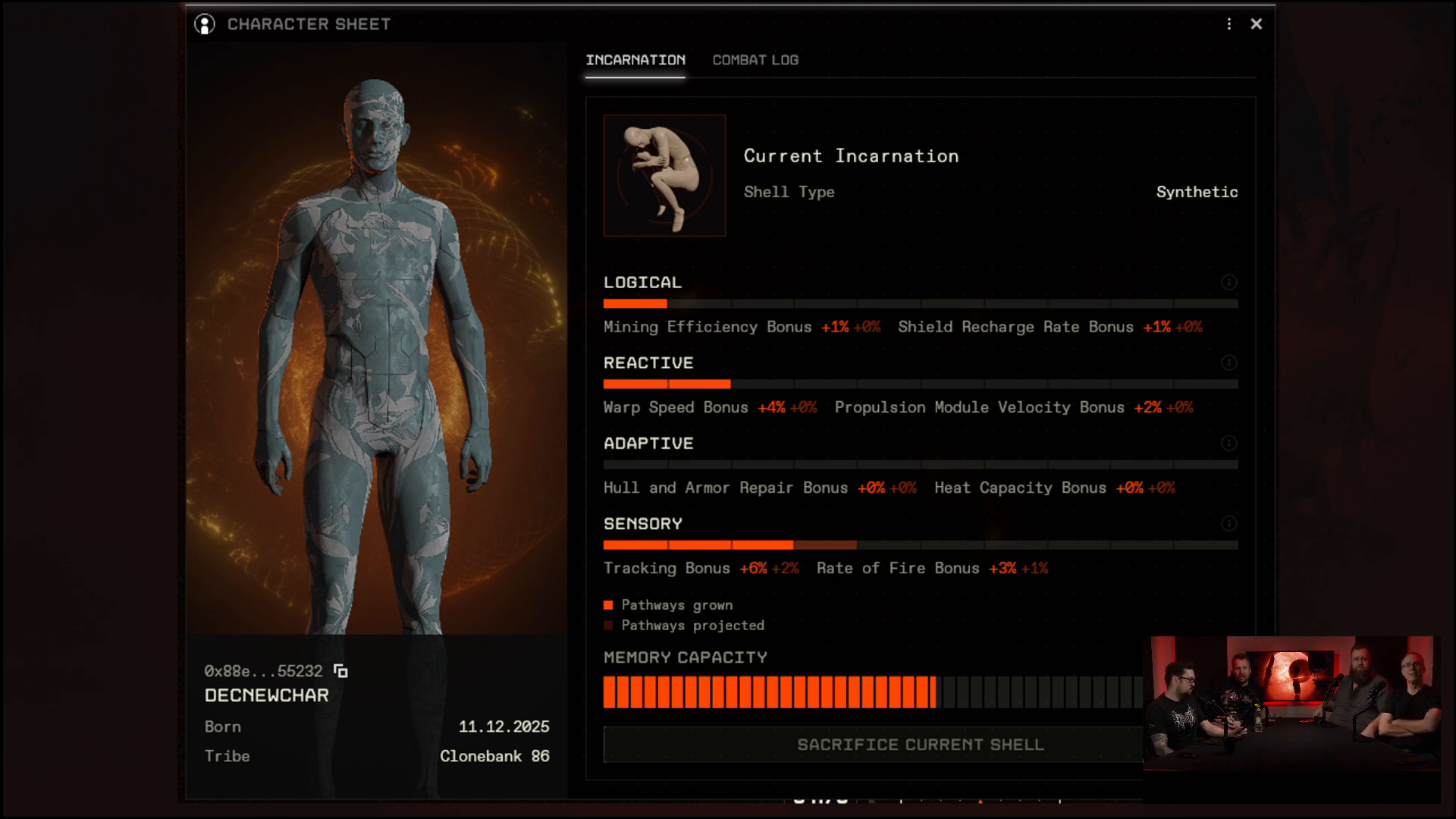1456x819 pixels.
Task: Click Sacrifice Current Shell button
Action: pos(872,745)
